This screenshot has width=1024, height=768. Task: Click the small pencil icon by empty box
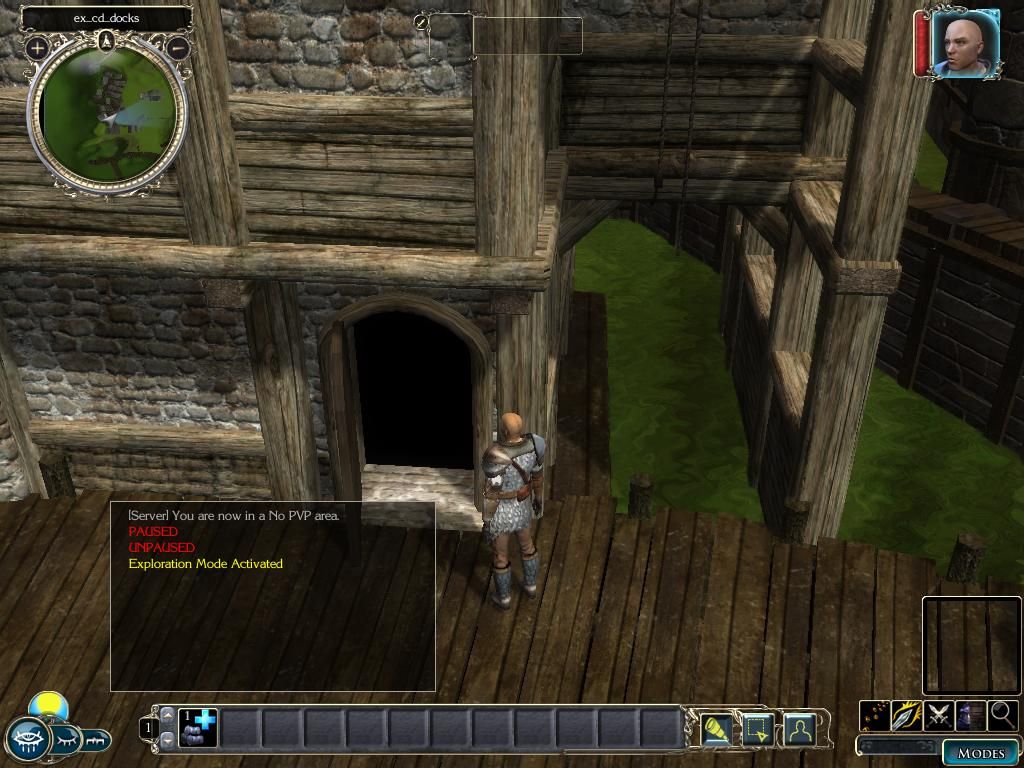[x=421, y=21]
